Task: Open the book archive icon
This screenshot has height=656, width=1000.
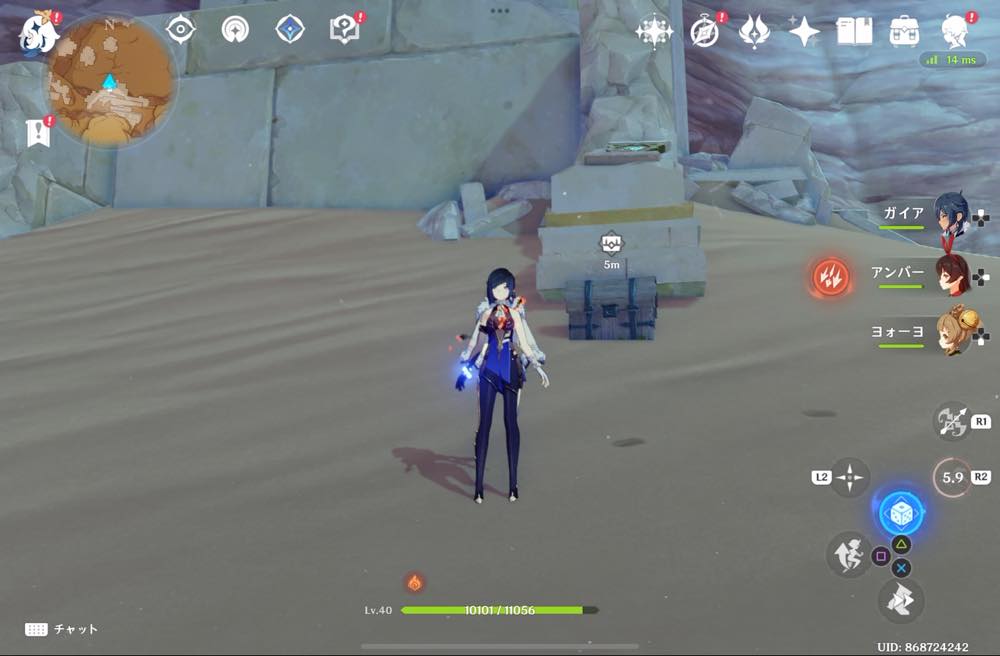Action: coord(854,32)
